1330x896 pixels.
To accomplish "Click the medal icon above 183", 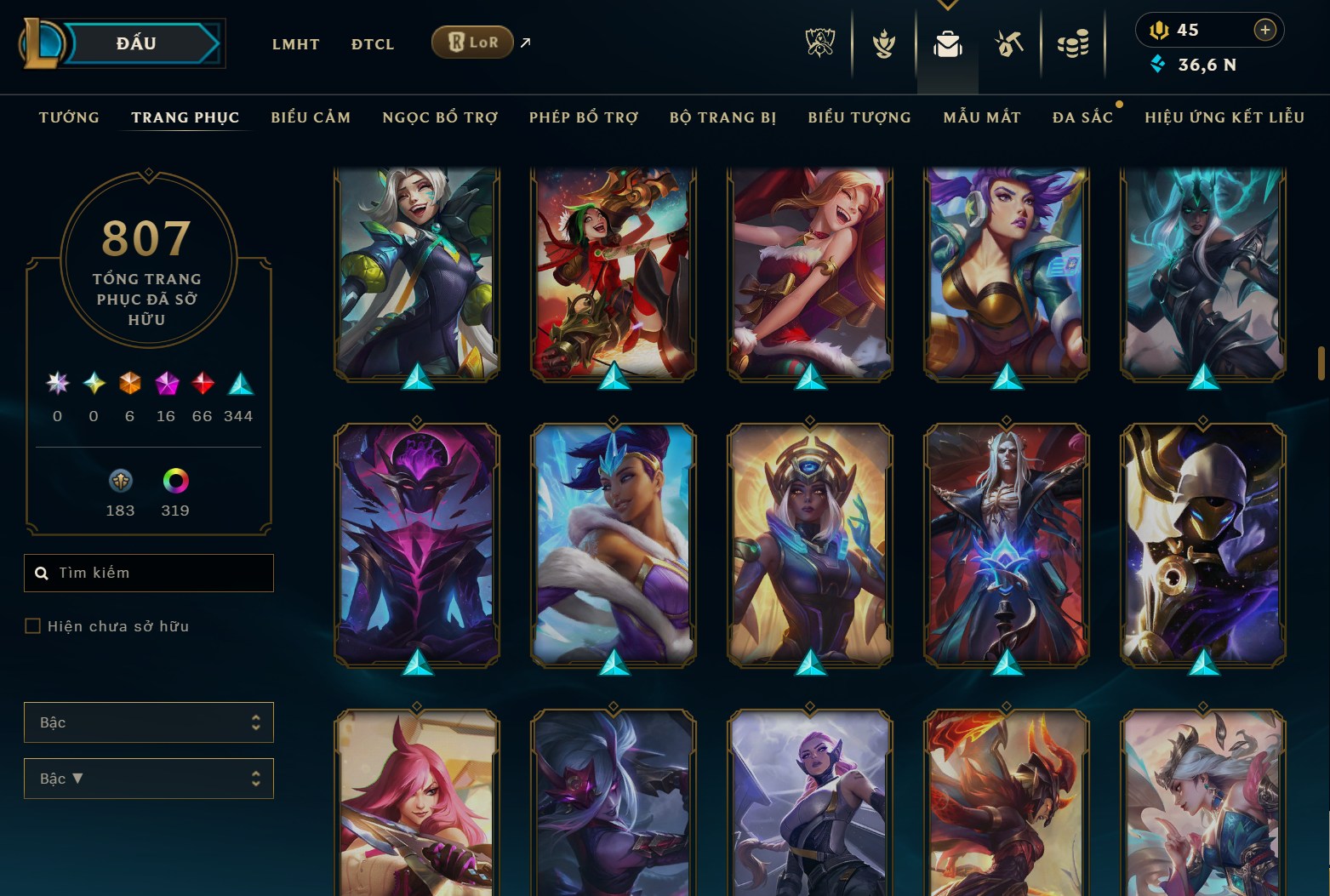I will pos(120,481).
